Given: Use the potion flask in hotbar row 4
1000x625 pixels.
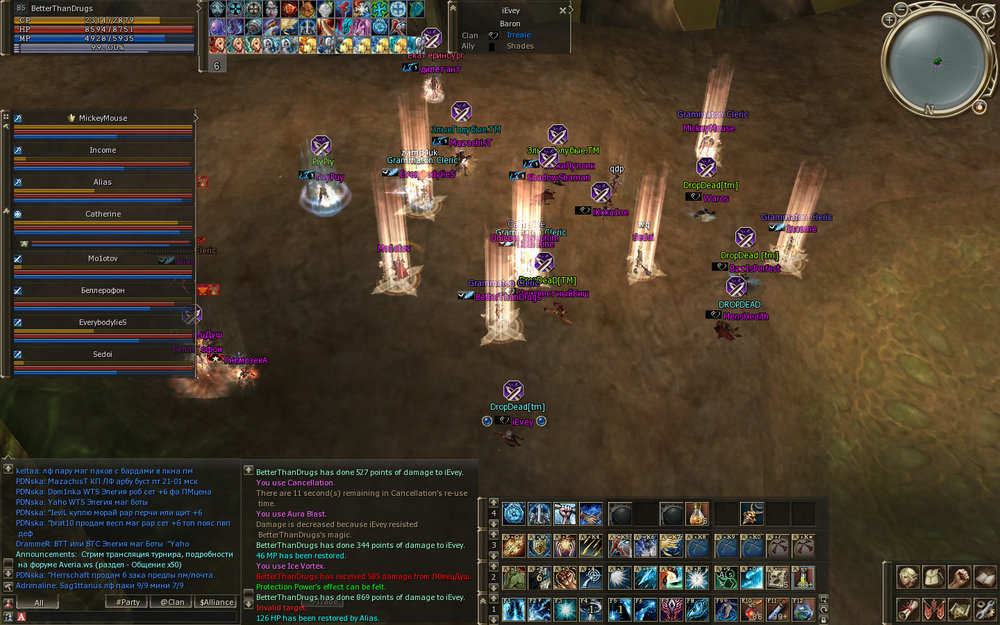Looking at the screenshot, I should (x=697, y=514).
